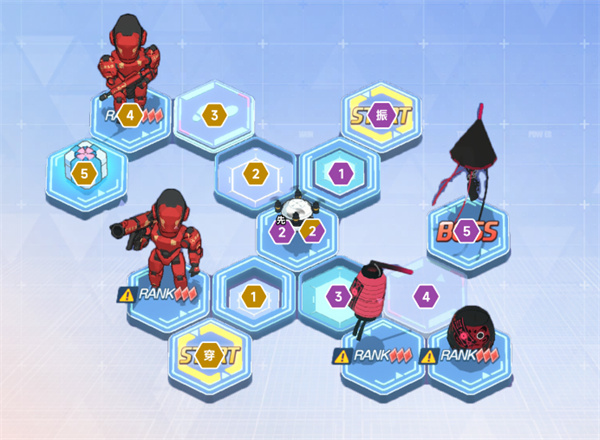Select the gift box tile marked gold 5
600x440 pixels.
(x=85, y=173)
